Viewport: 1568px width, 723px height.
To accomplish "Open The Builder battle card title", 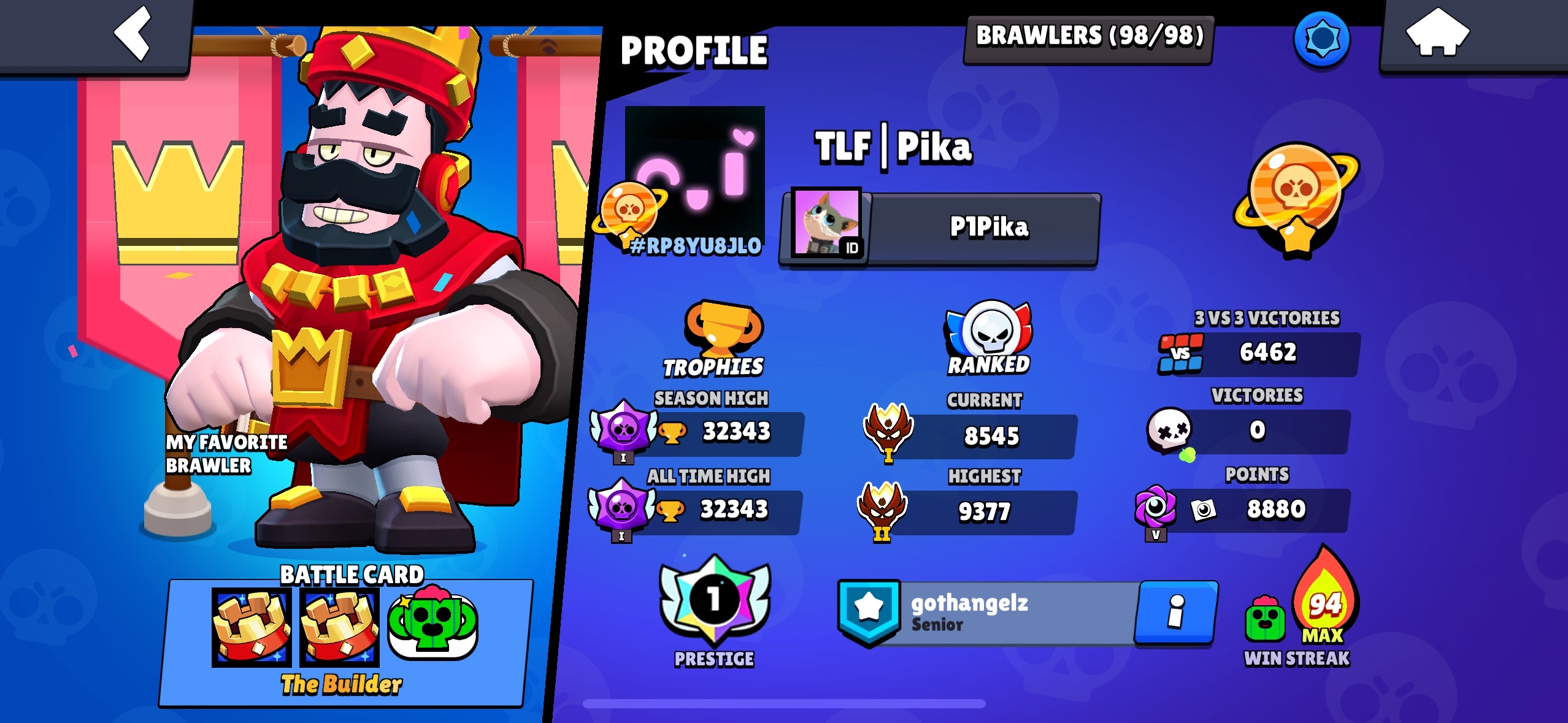I will tap(341, 684).
